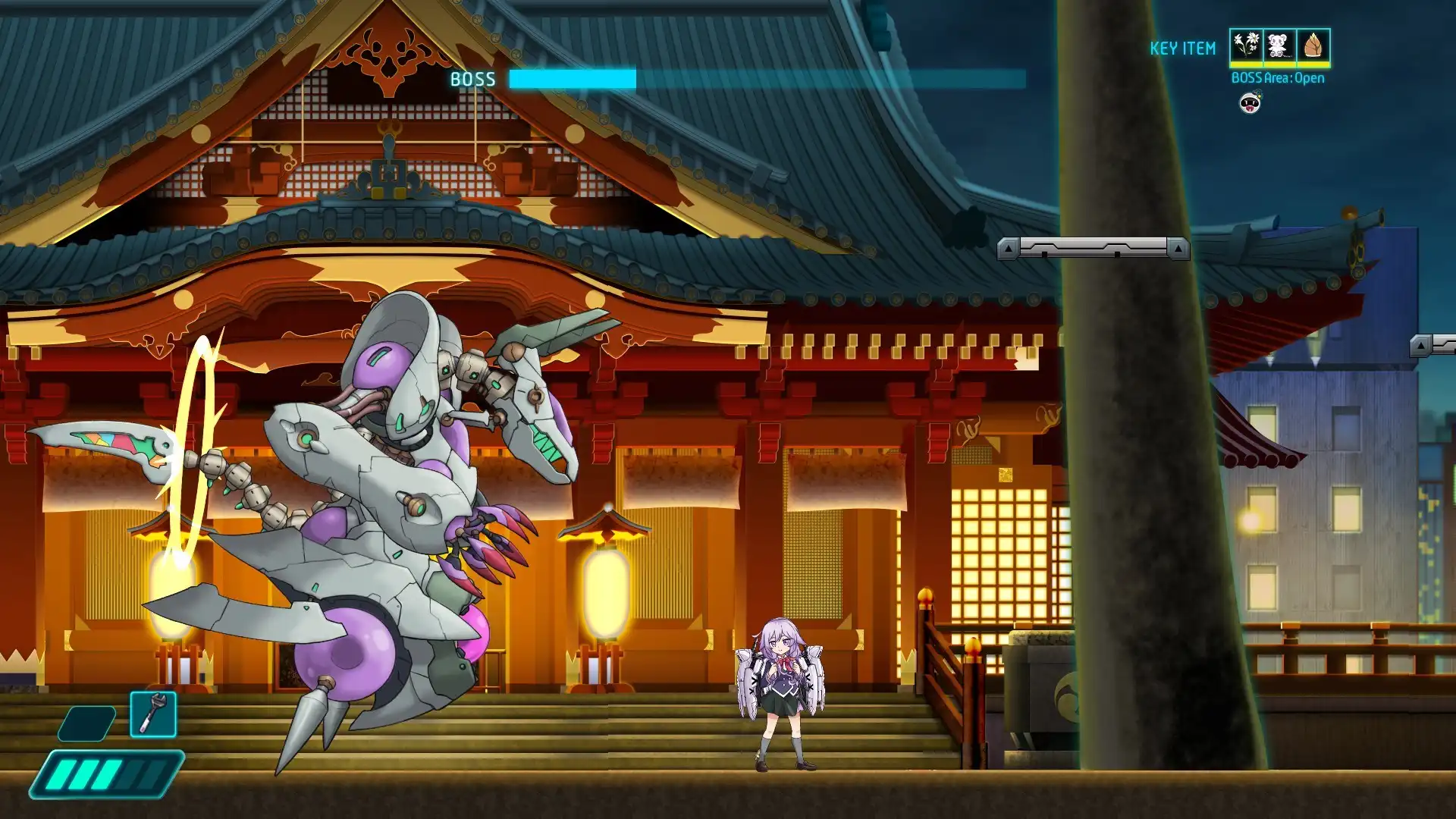Screen dimensions: 1456x819
Task: Click the bomb-faced companion icon below key items
Action: tap(1250, 102)
